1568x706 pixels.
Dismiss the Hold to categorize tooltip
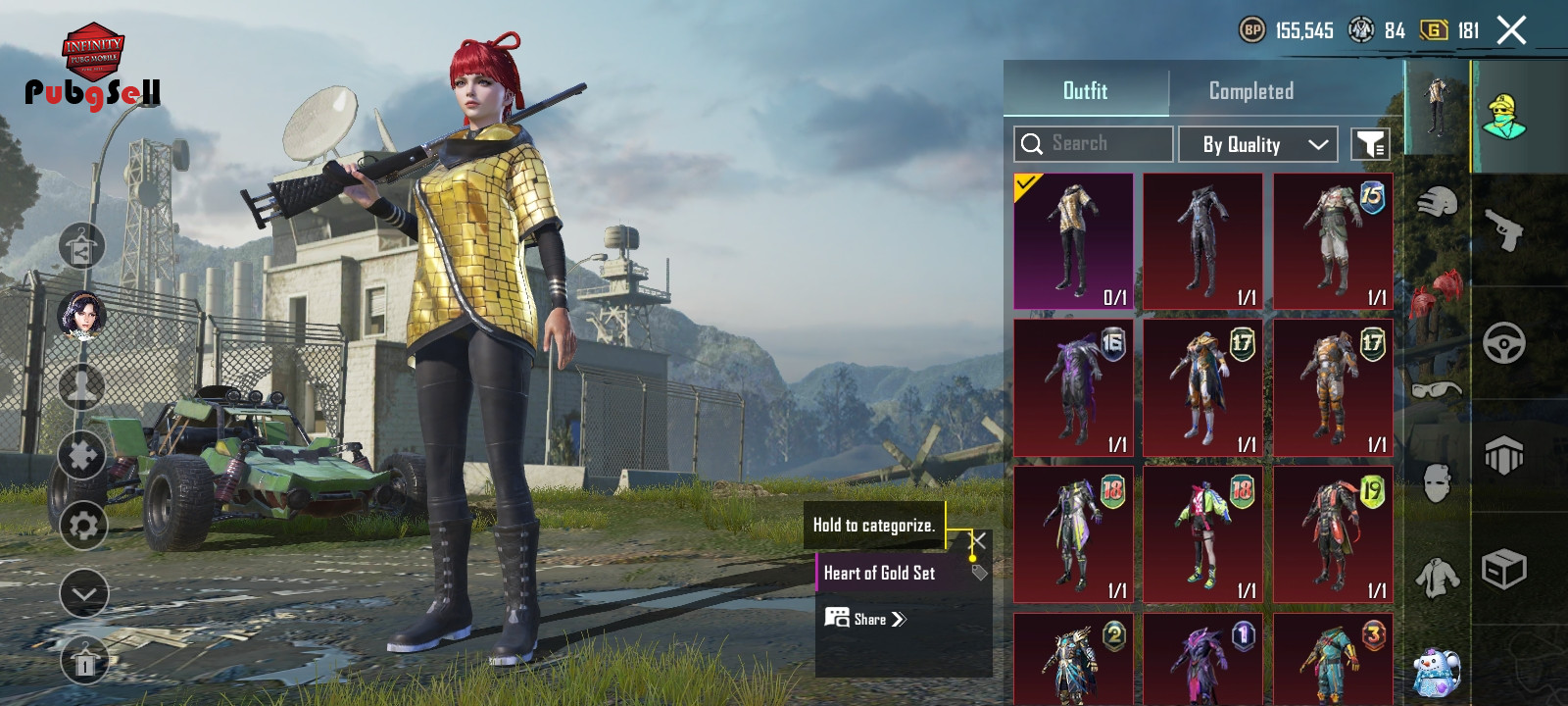[978, 540]
